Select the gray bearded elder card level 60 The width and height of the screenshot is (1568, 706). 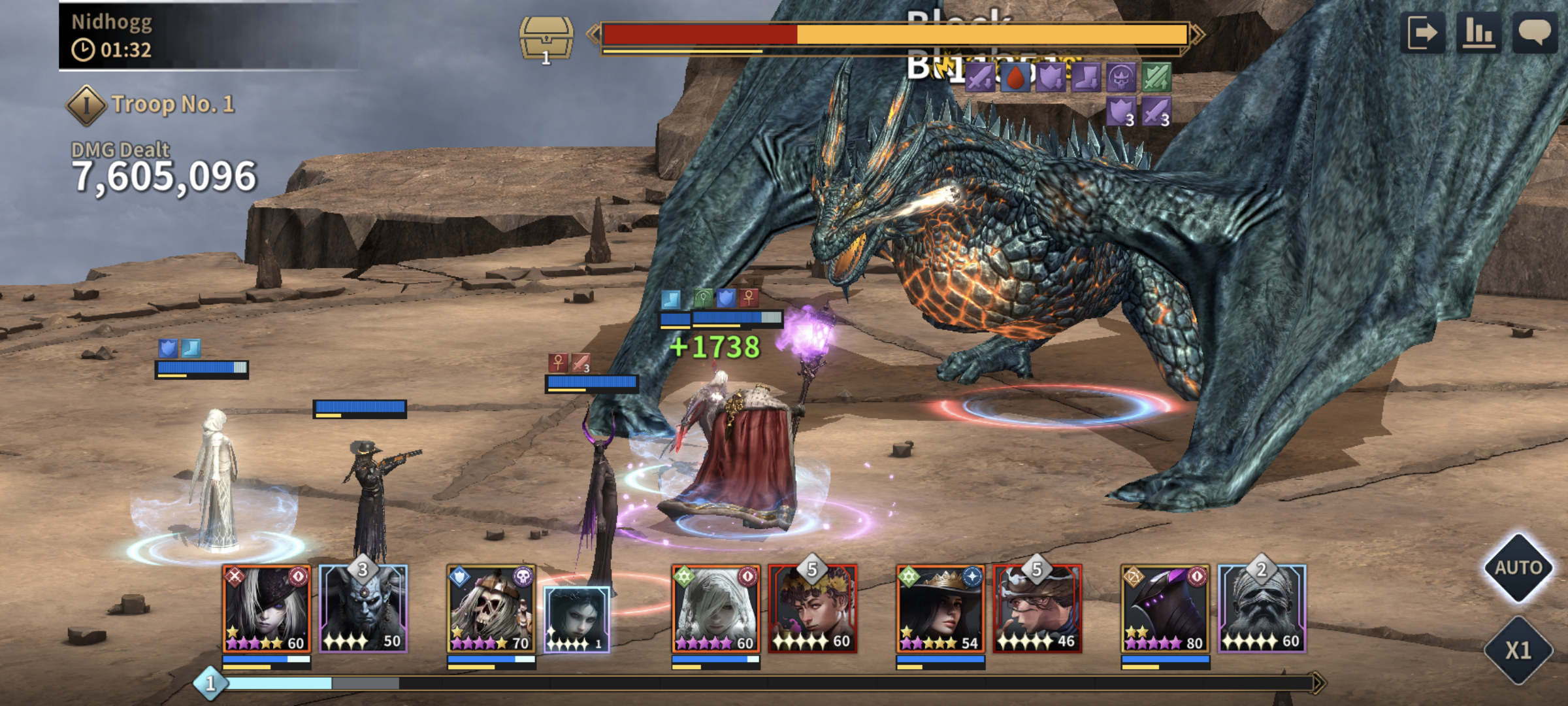point(1262,609)
